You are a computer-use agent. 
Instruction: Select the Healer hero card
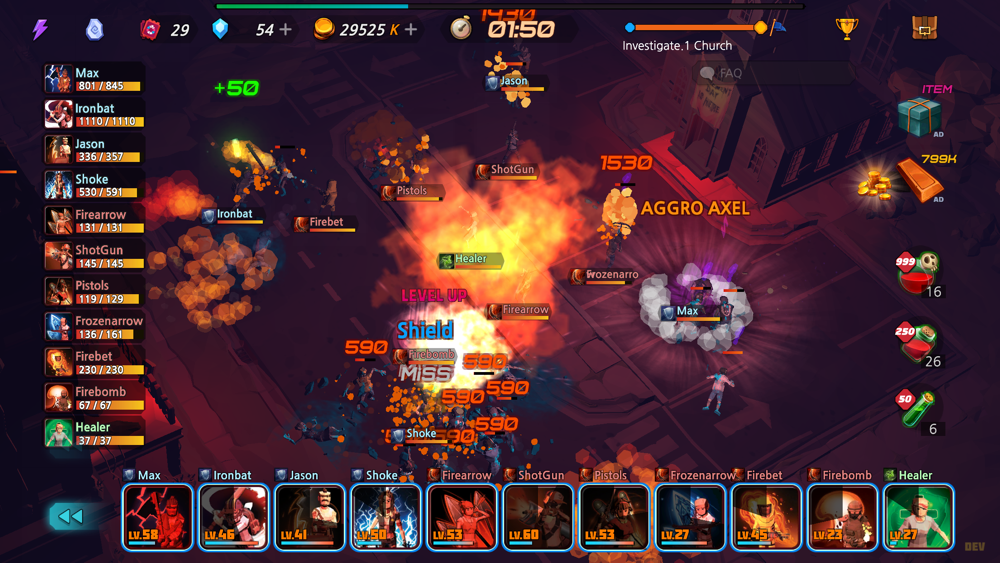click(918, 516)
